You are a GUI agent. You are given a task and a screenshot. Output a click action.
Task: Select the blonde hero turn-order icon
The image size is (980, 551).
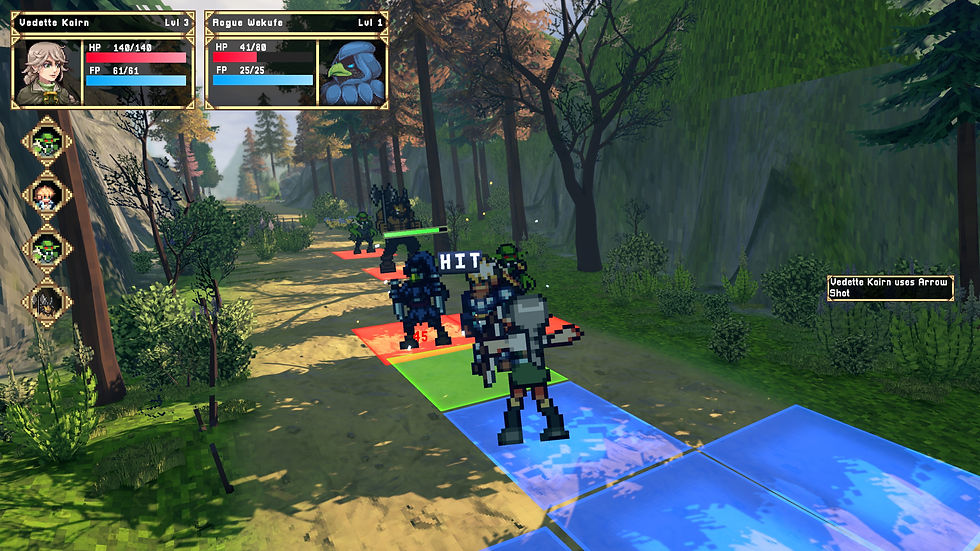47,194
